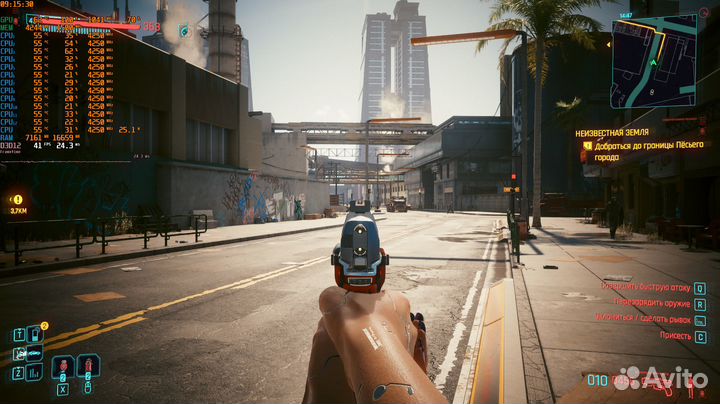Click the yellow quest waypoint marker showing 3.7KM

pyautogui.click(x=18, y=200)
